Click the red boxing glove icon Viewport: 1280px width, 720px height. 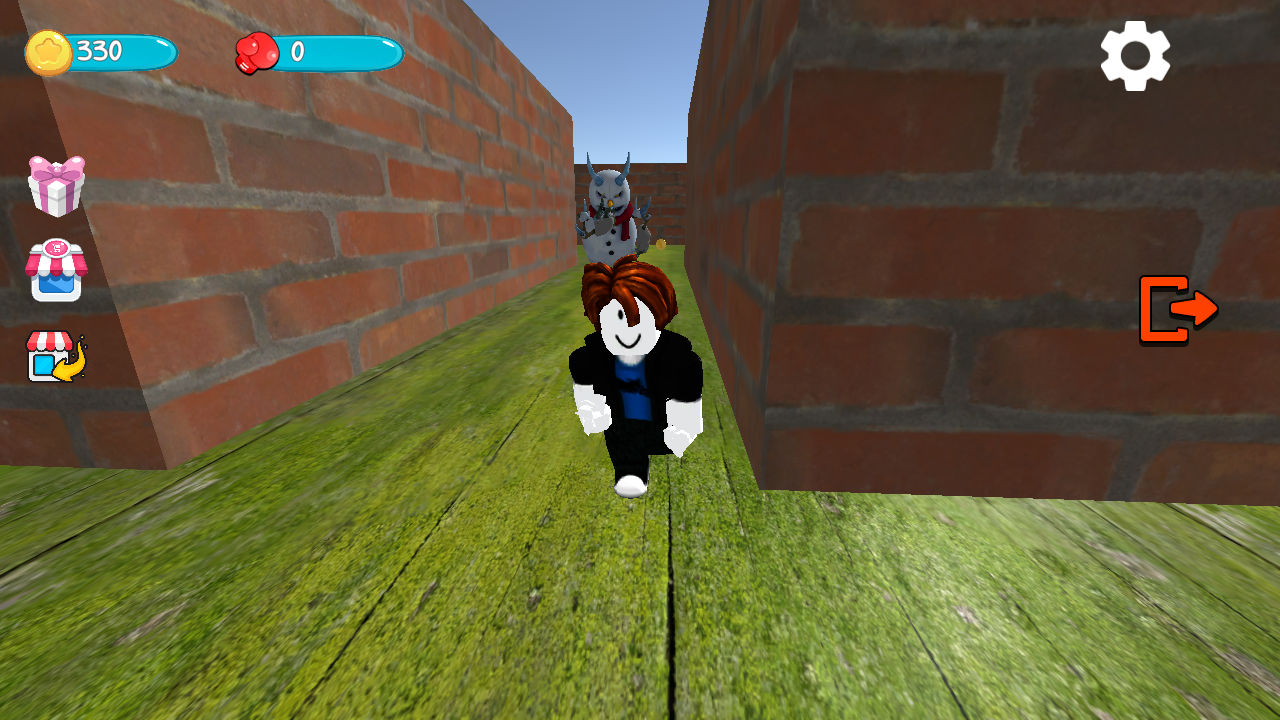point(259,54)
